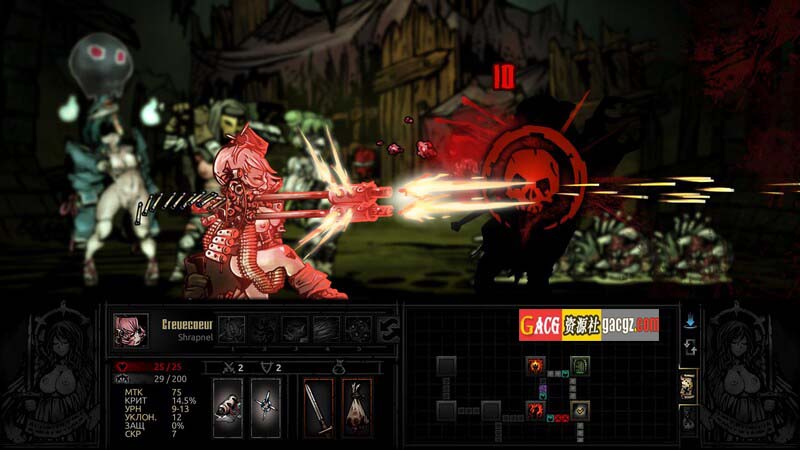Screen dimensions: 800x450
Task: Open the sword weapon slot
Action: point(318,407)
